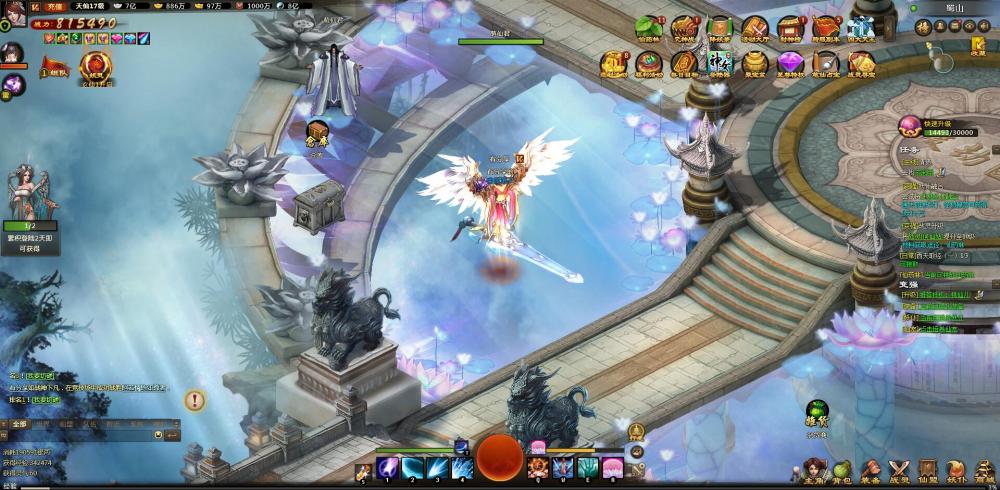Select the 全部 chat channel tab

click(x=20, y=424)
